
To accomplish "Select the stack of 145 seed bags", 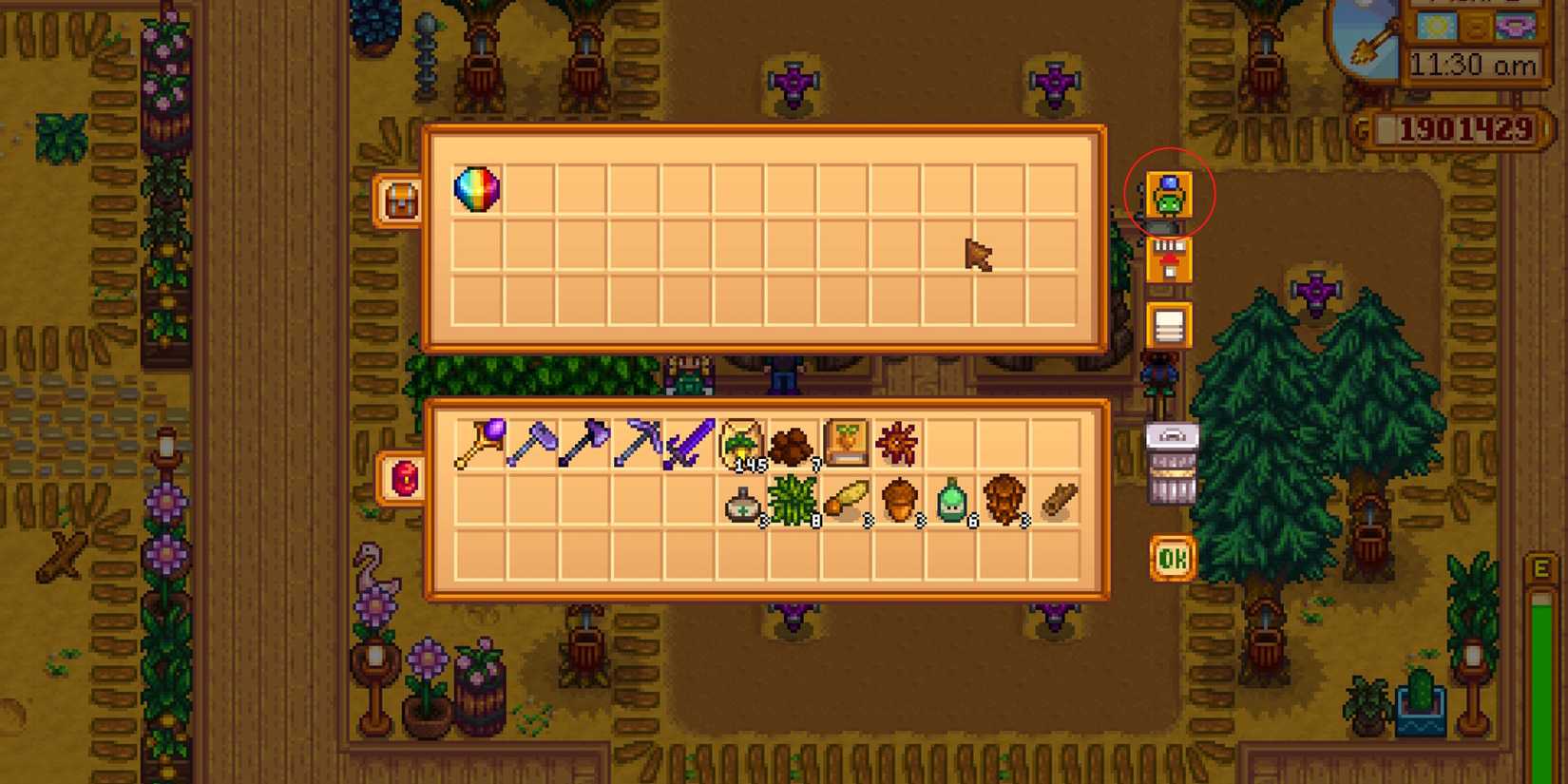I will (741, 442).
